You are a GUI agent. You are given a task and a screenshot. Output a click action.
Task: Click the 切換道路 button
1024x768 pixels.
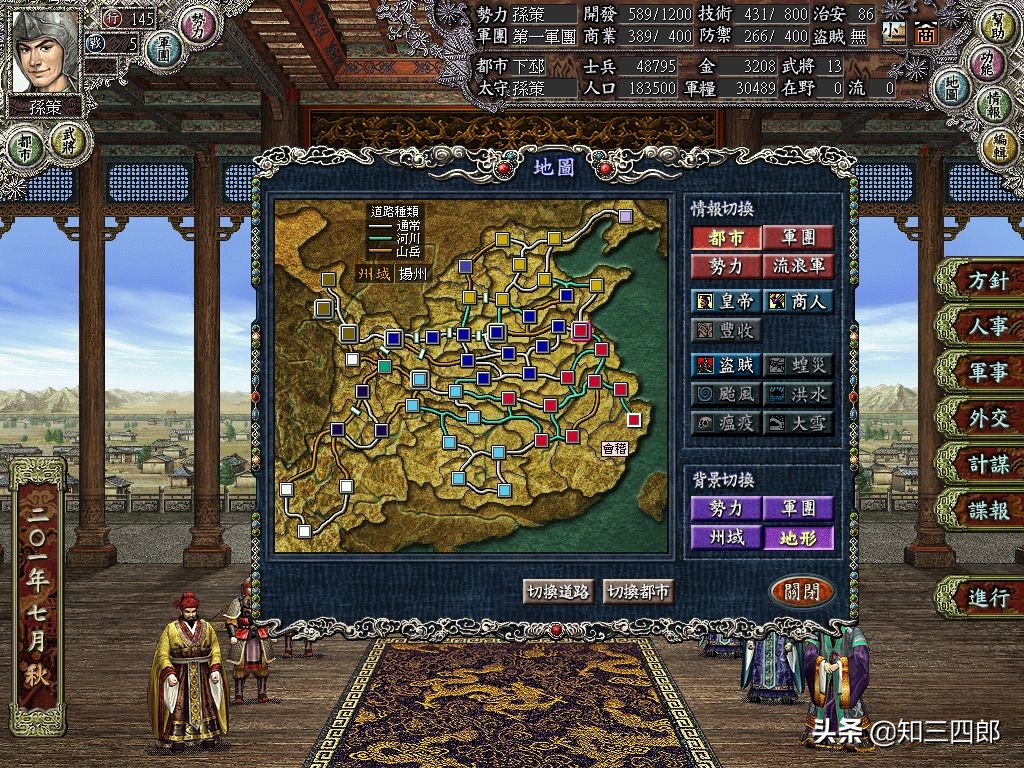557,591
